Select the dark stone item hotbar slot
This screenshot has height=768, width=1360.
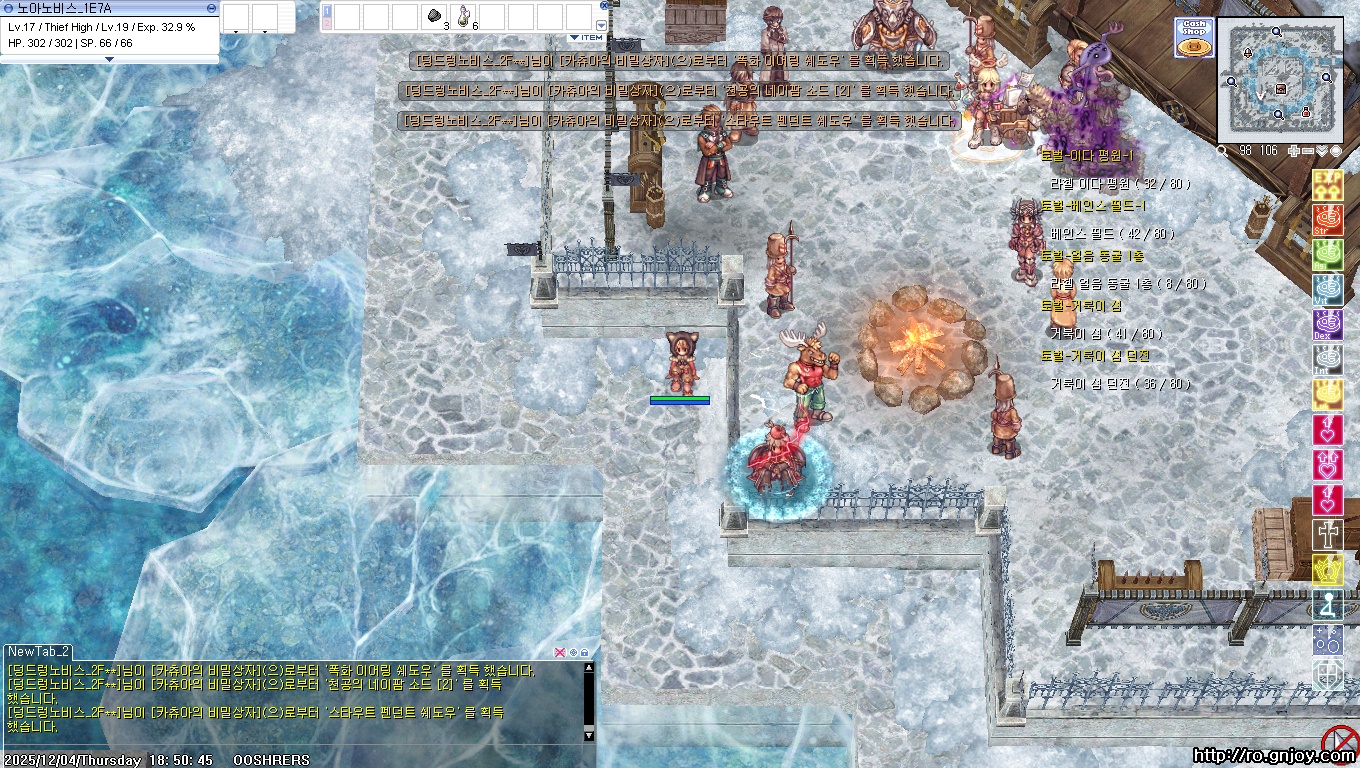[435, 16]
